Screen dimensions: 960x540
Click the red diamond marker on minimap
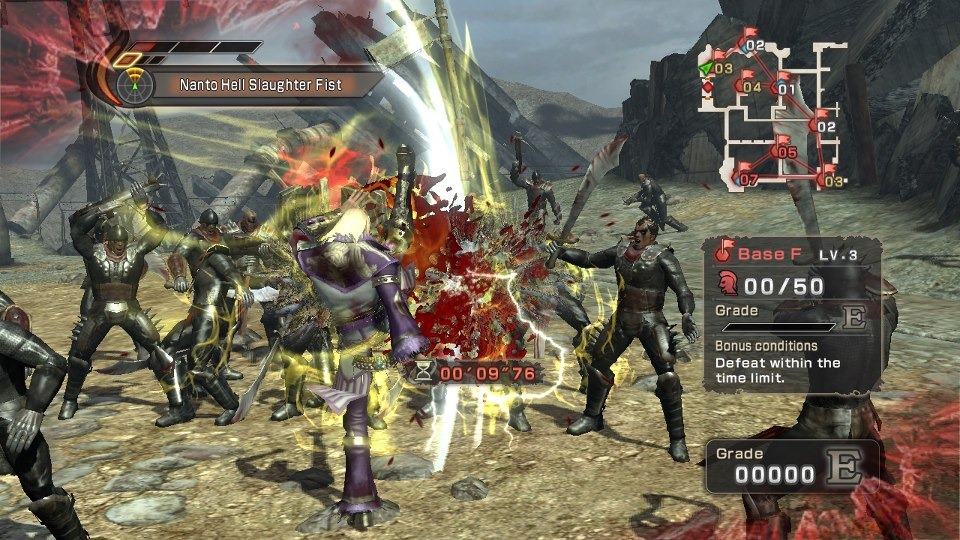pos(709,87)
